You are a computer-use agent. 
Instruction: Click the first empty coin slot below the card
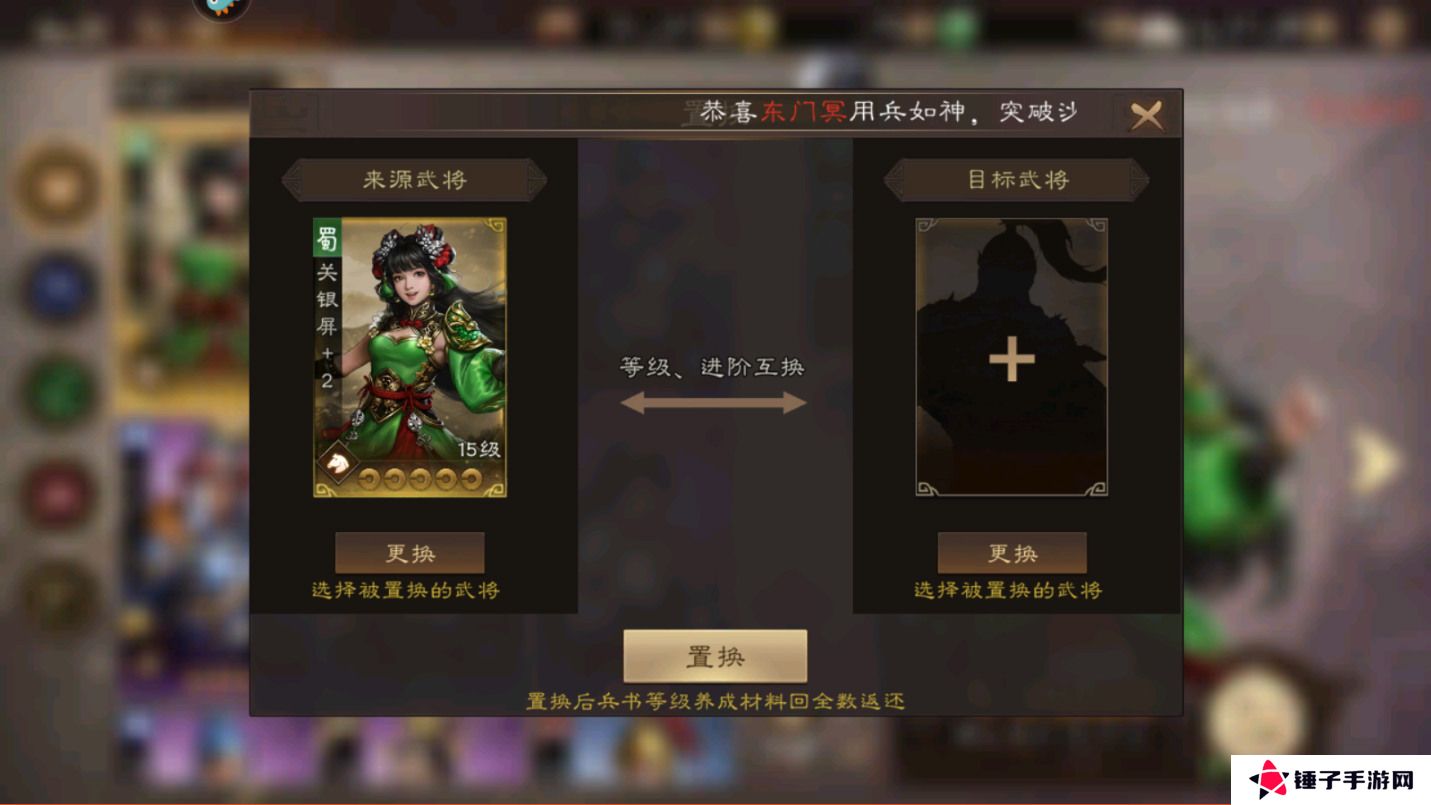tap(369, 478)
